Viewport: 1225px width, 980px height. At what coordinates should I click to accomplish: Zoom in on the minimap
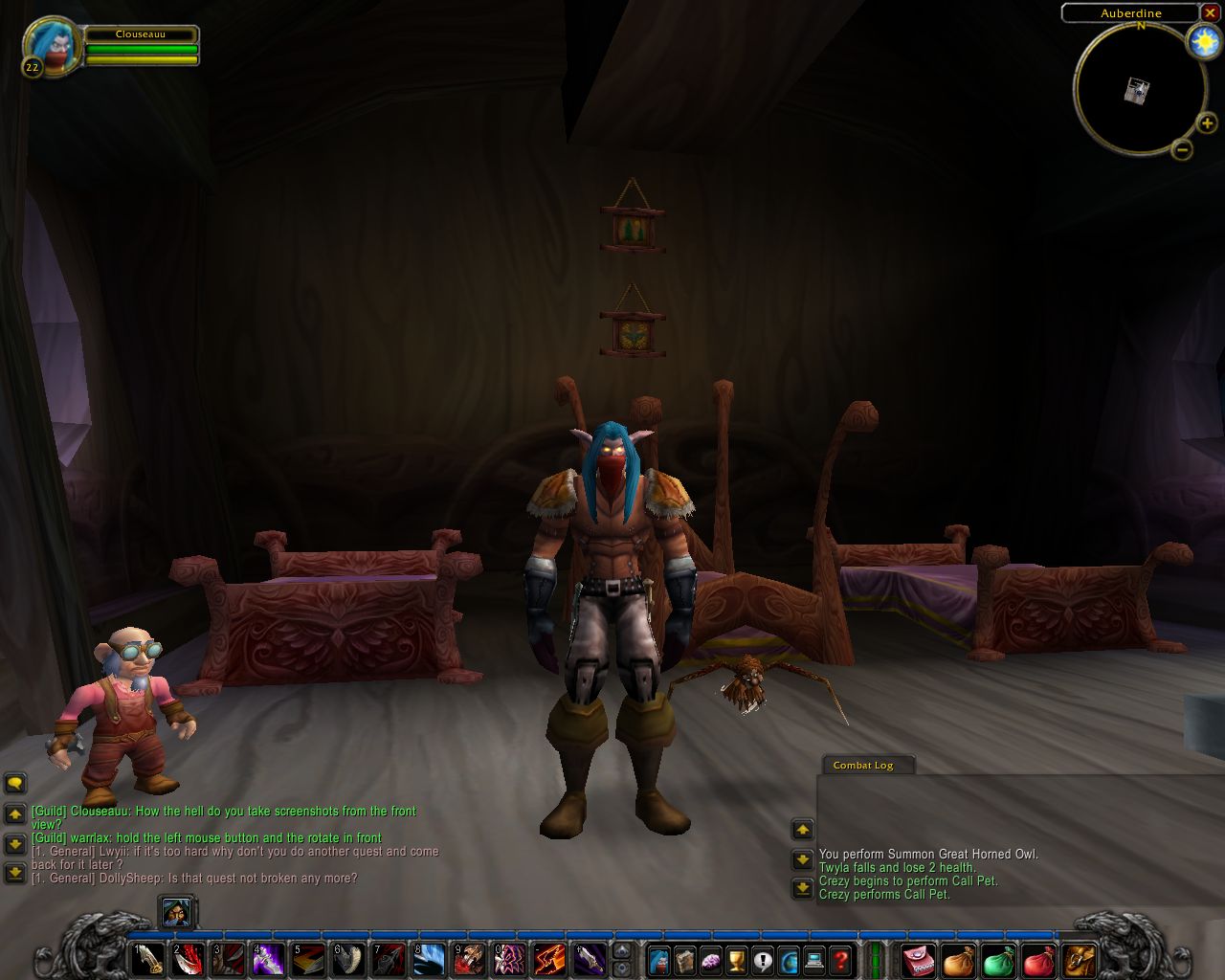coord(1207,123)
